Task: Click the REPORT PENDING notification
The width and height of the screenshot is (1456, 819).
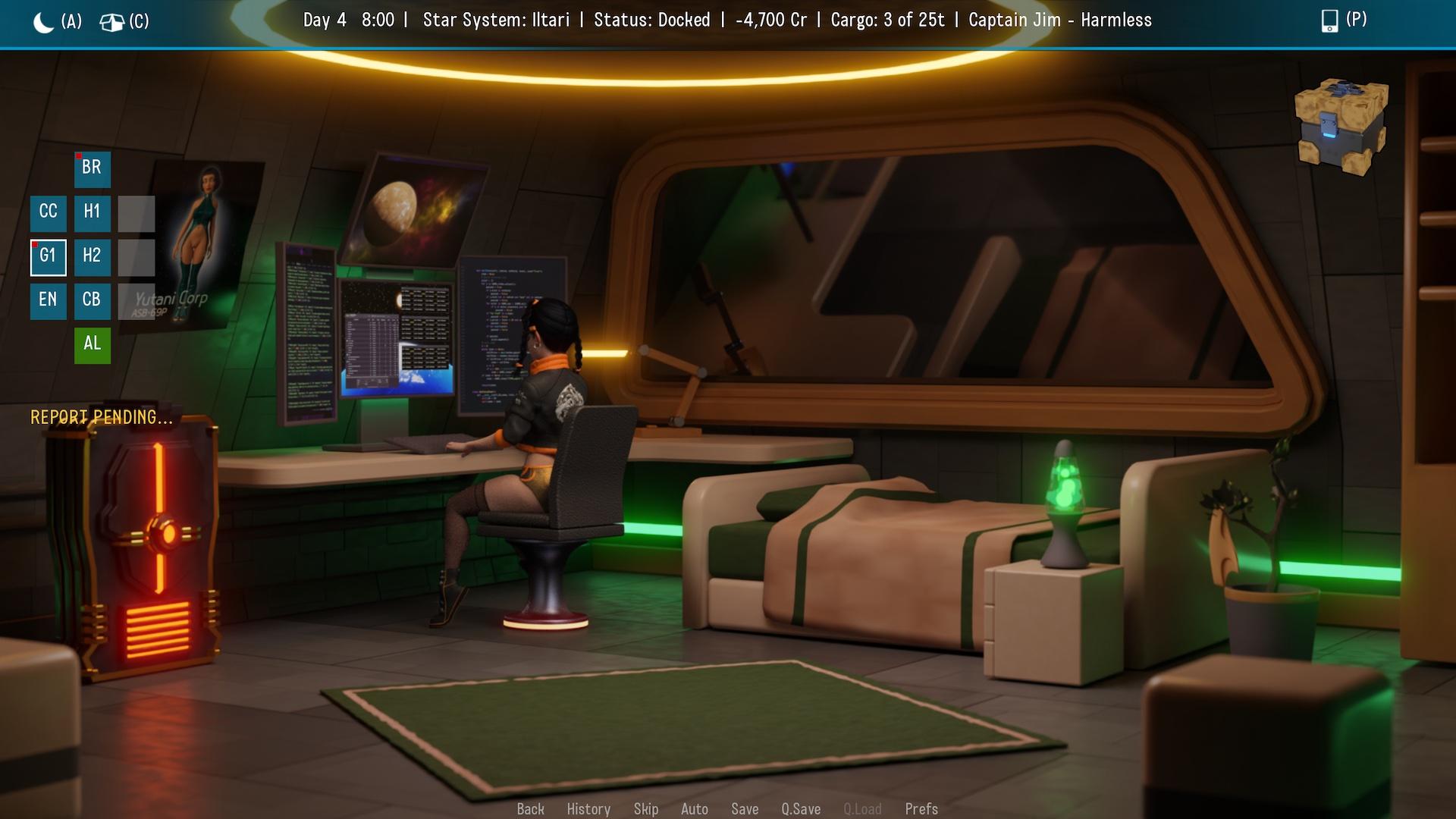Action: click(x=102, y=416)
